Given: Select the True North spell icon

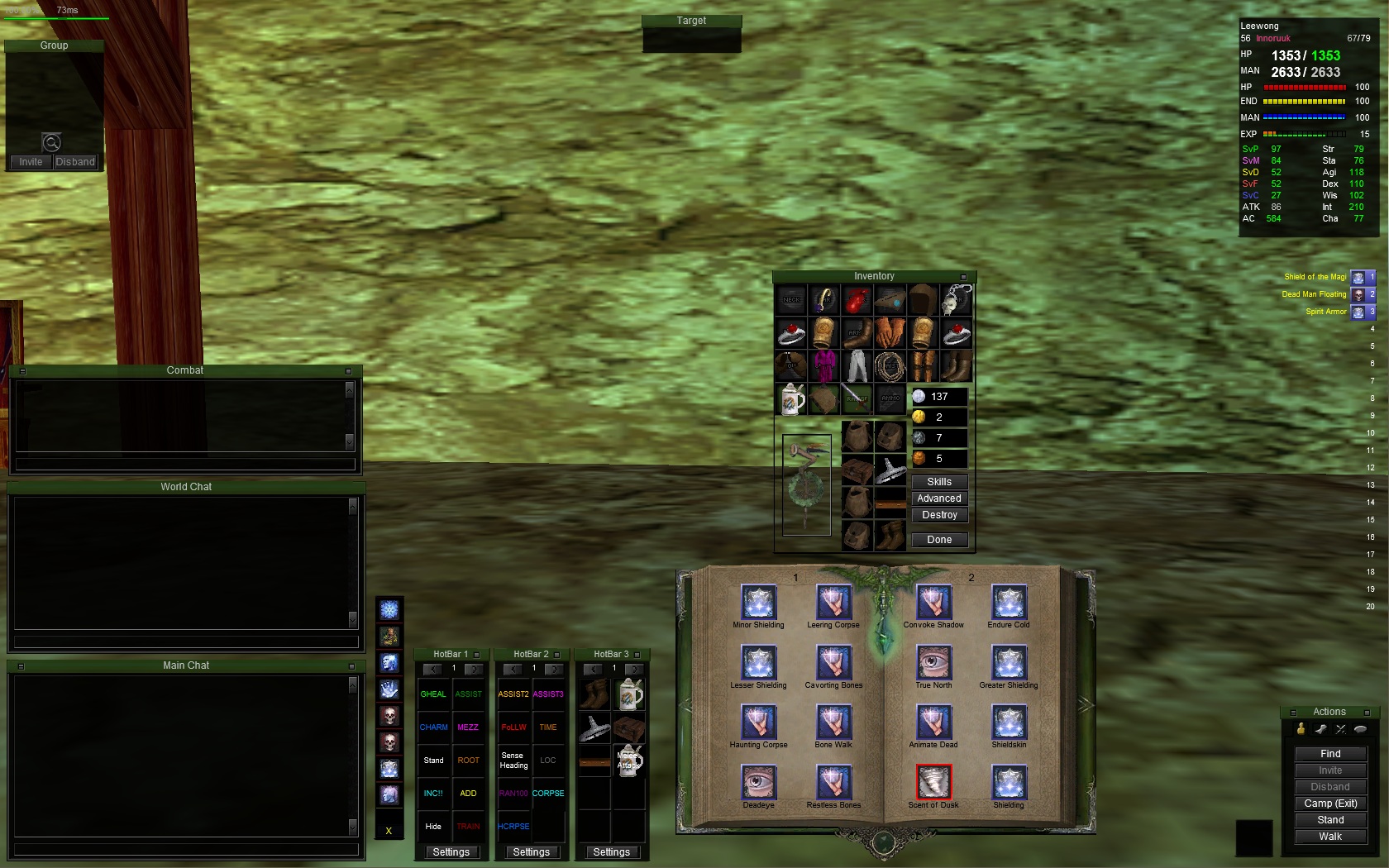Looking at the screenshot, I should point(933,663).
